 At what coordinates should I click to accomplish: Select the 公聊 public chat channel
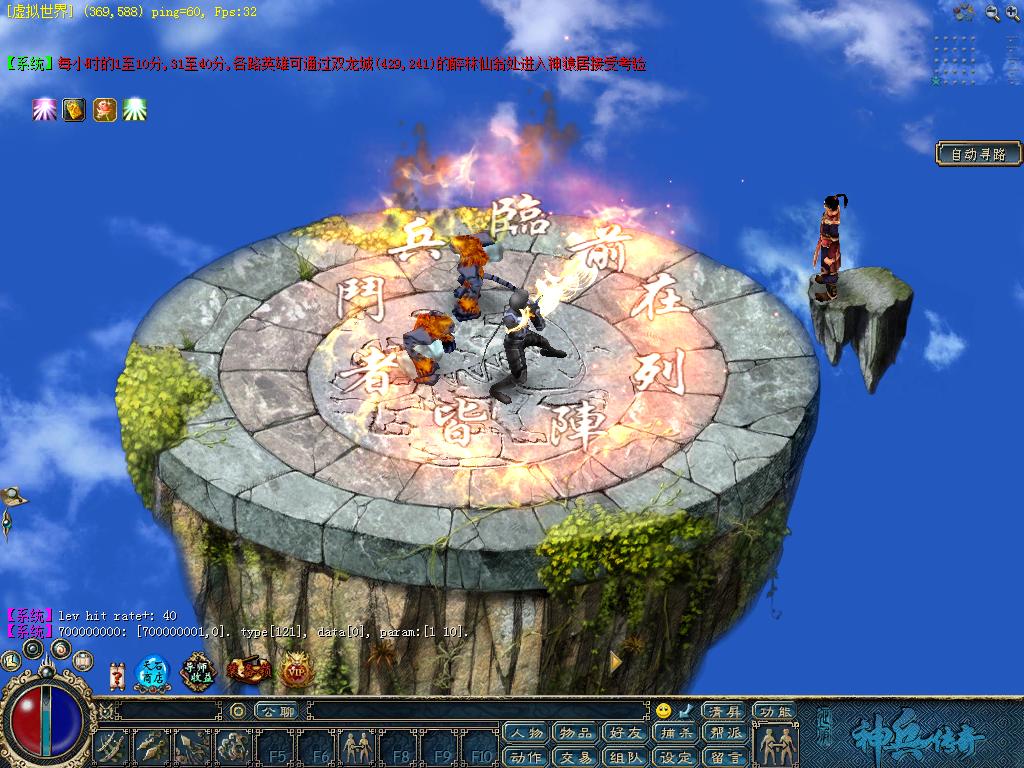[x=275, y=711]
